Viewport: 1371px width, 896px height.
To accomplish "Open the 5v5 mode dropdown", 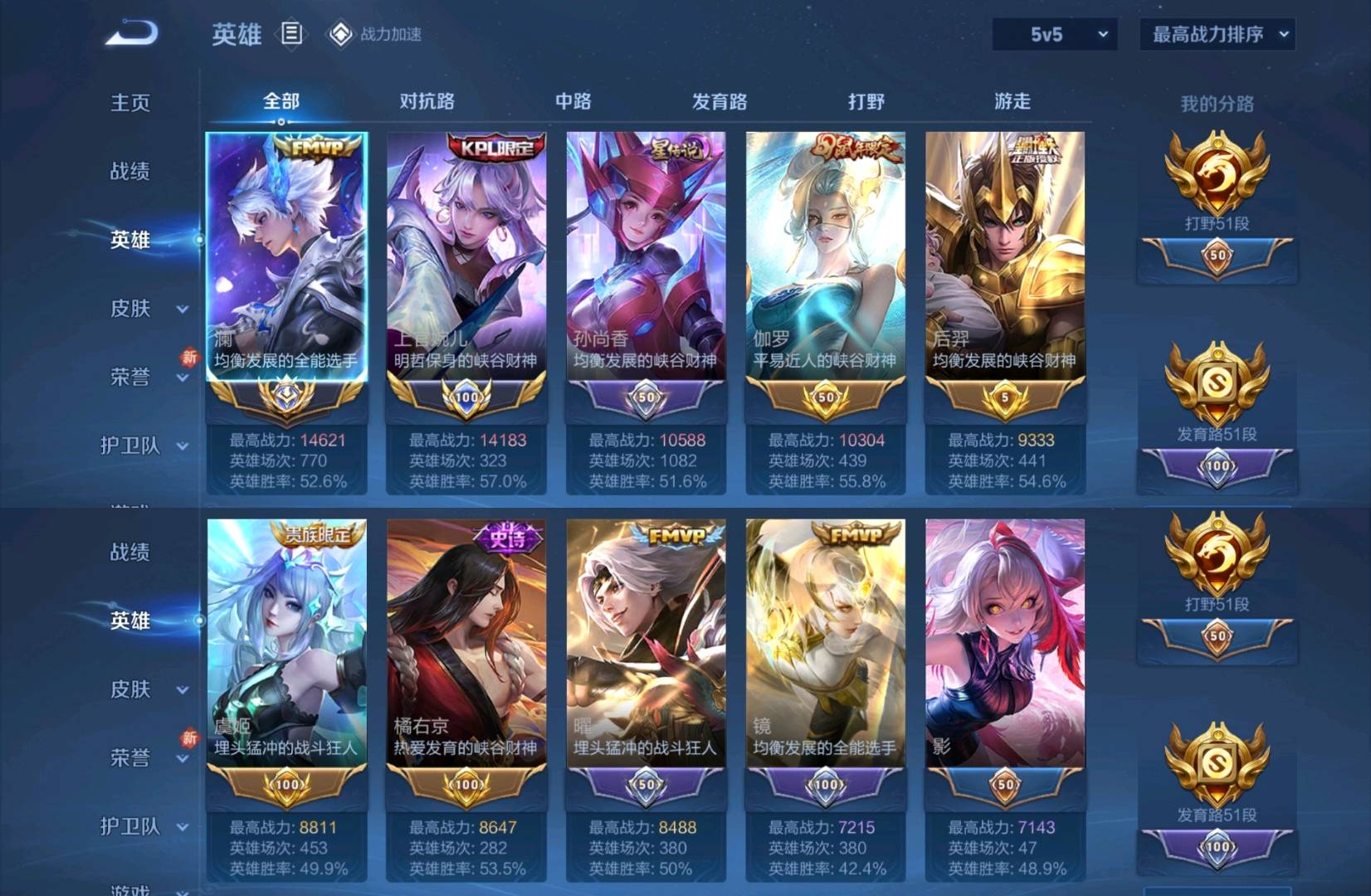I will [1054, 34].
